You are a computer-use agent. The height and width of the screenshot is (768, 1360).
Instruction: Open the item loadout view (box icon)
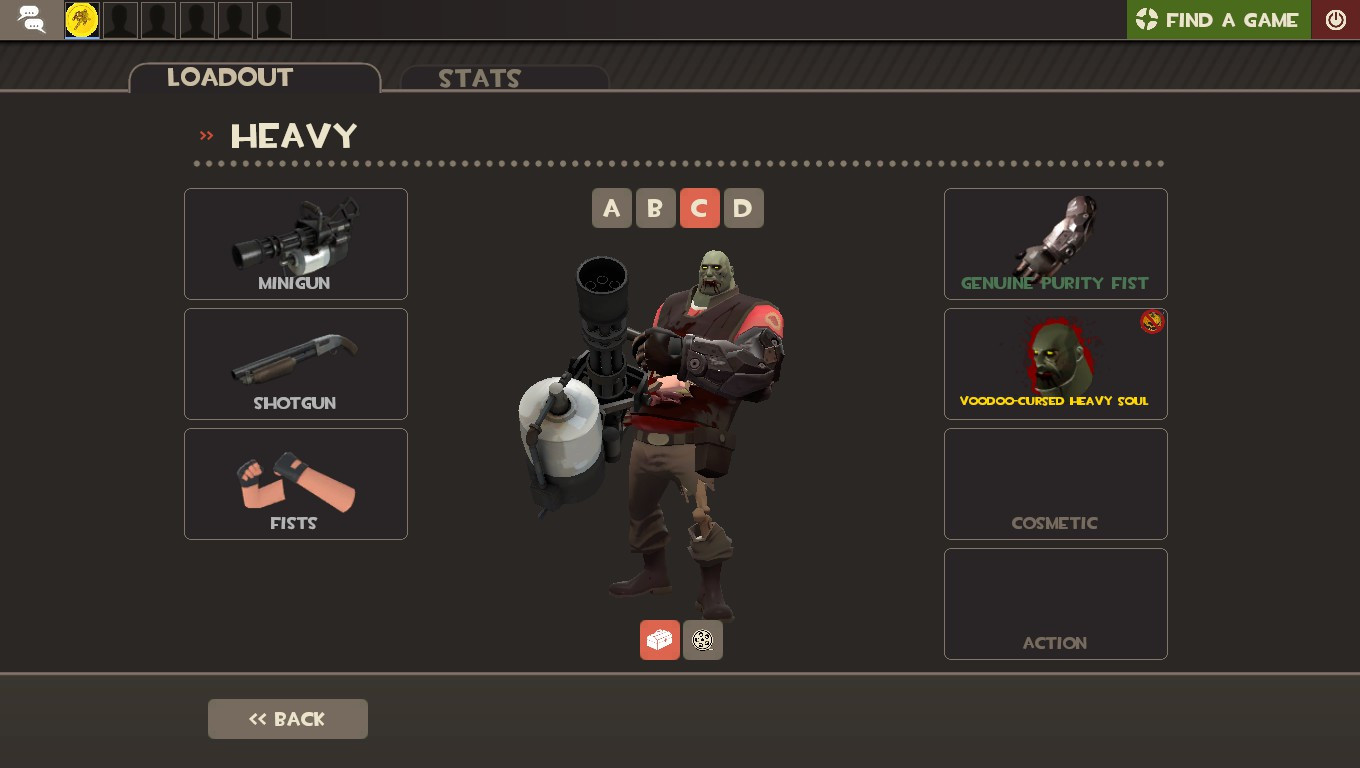tap(659, 640)
